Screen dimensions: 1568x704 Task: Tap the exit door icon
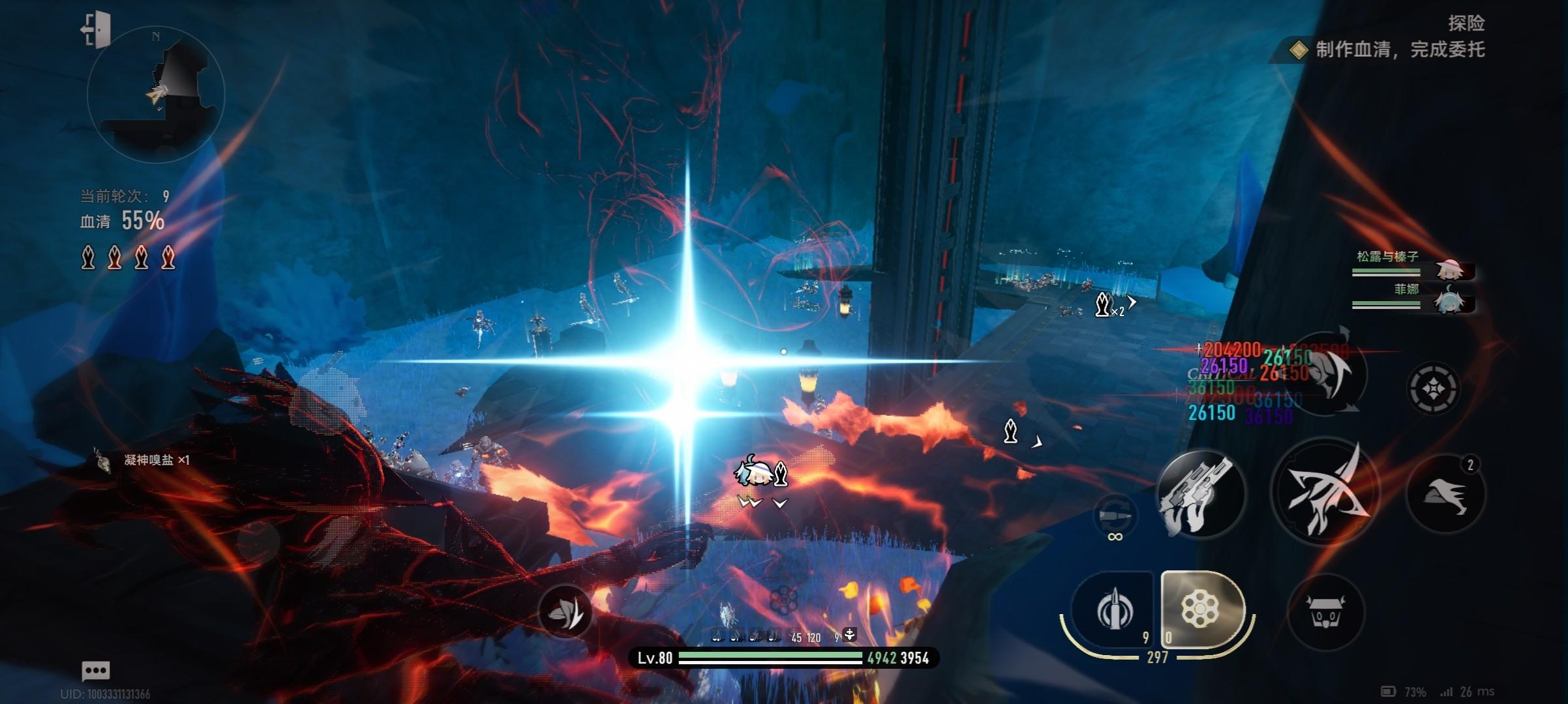coord(96,30)
